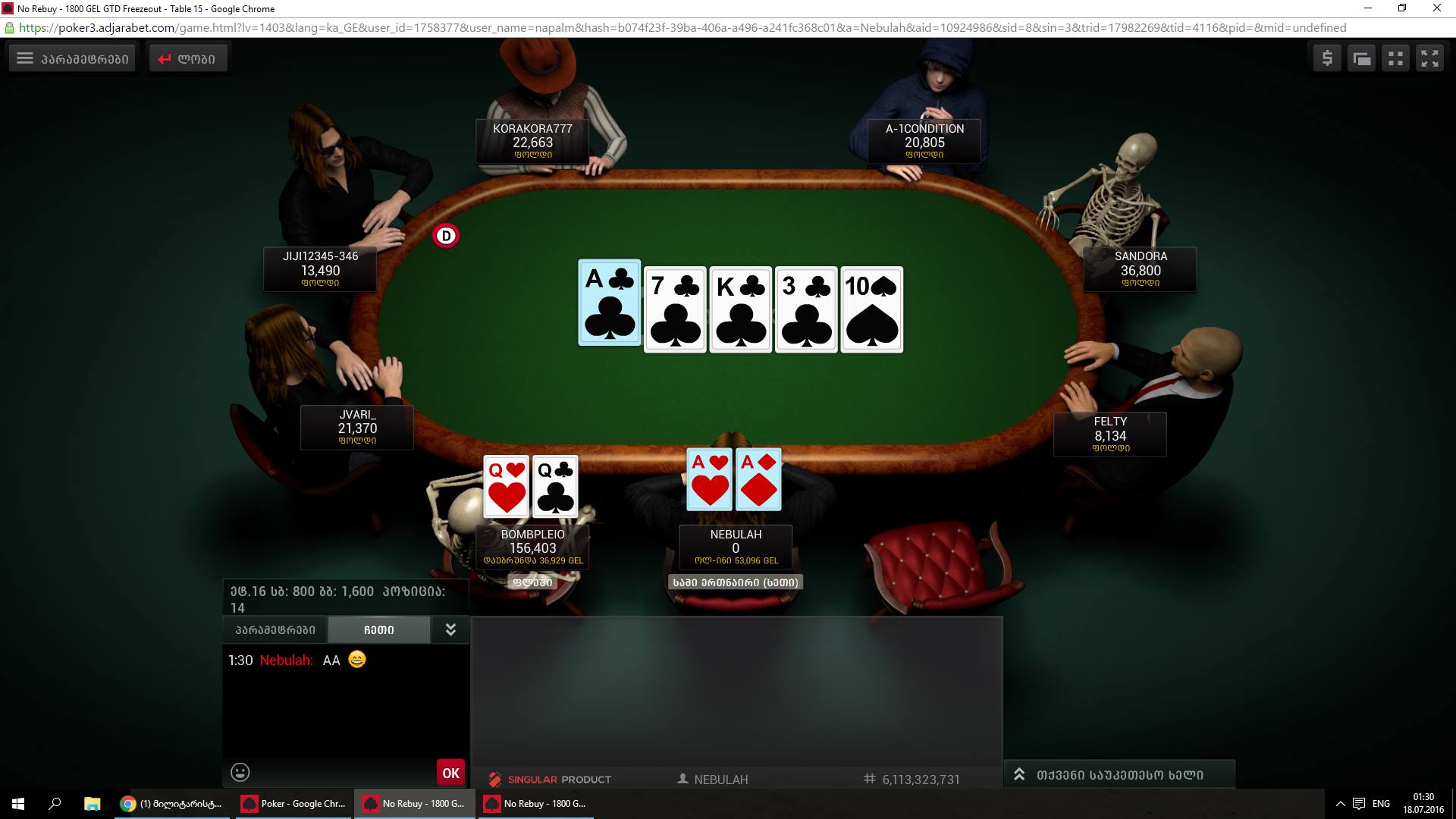The width and height of the screenshot is (1456, 819).
Task: Open the emoji smiley picker
Action: click(240, 772)
